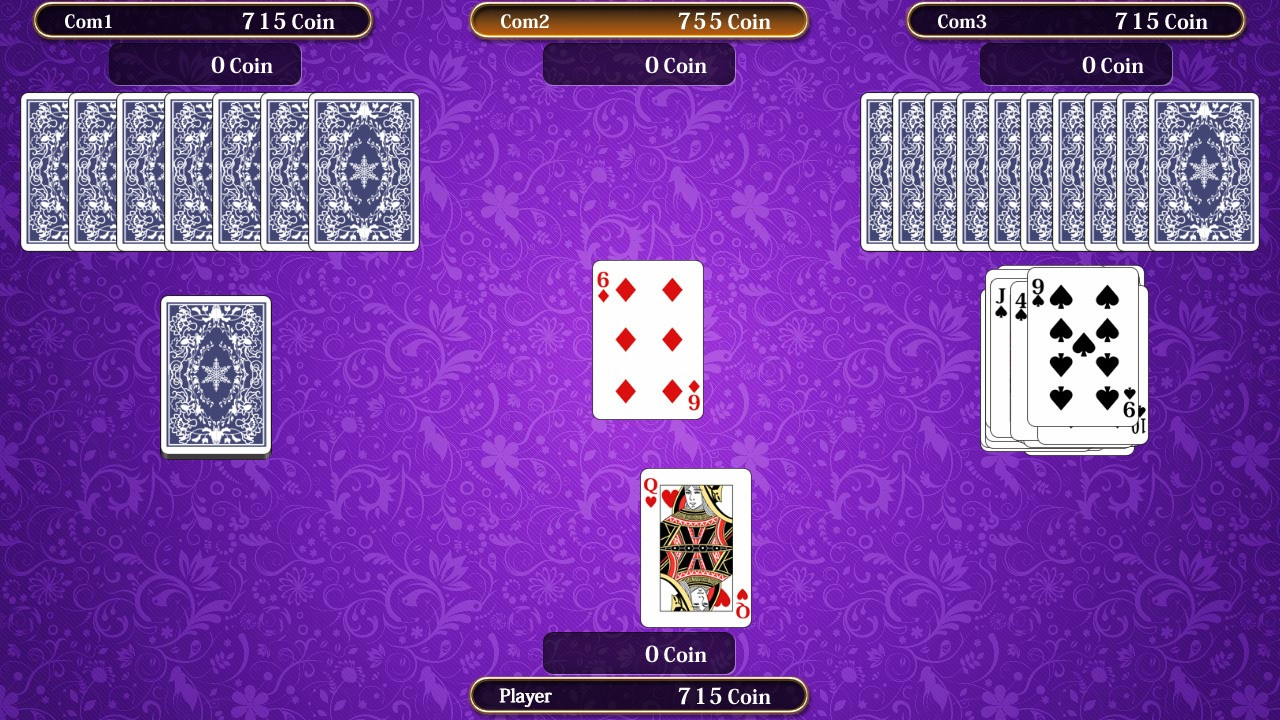Click the 6 of diamonds in the center
This screenshot has width=1280, height=720.
tap(647, 340)
